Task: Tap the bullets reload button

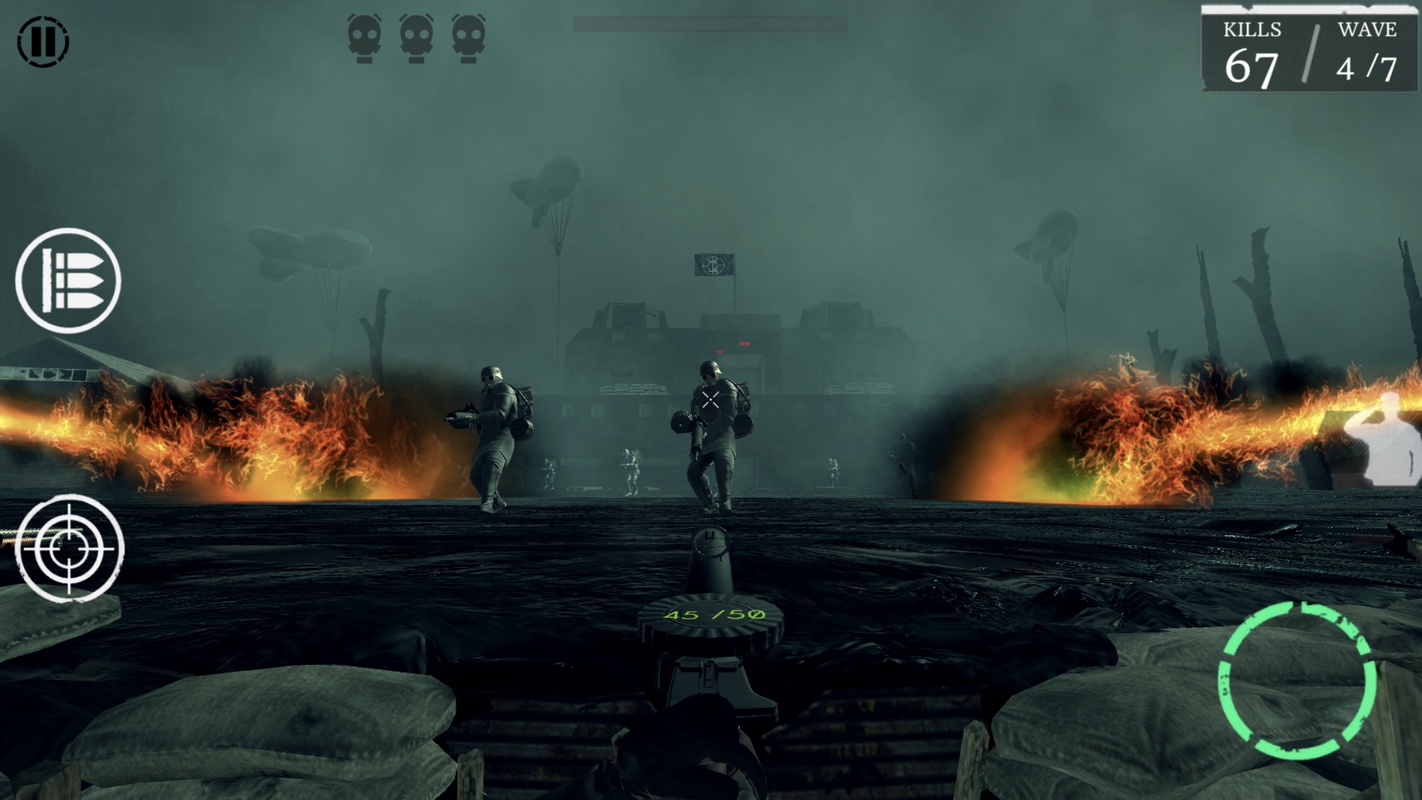Action: [x=68, y=281]
